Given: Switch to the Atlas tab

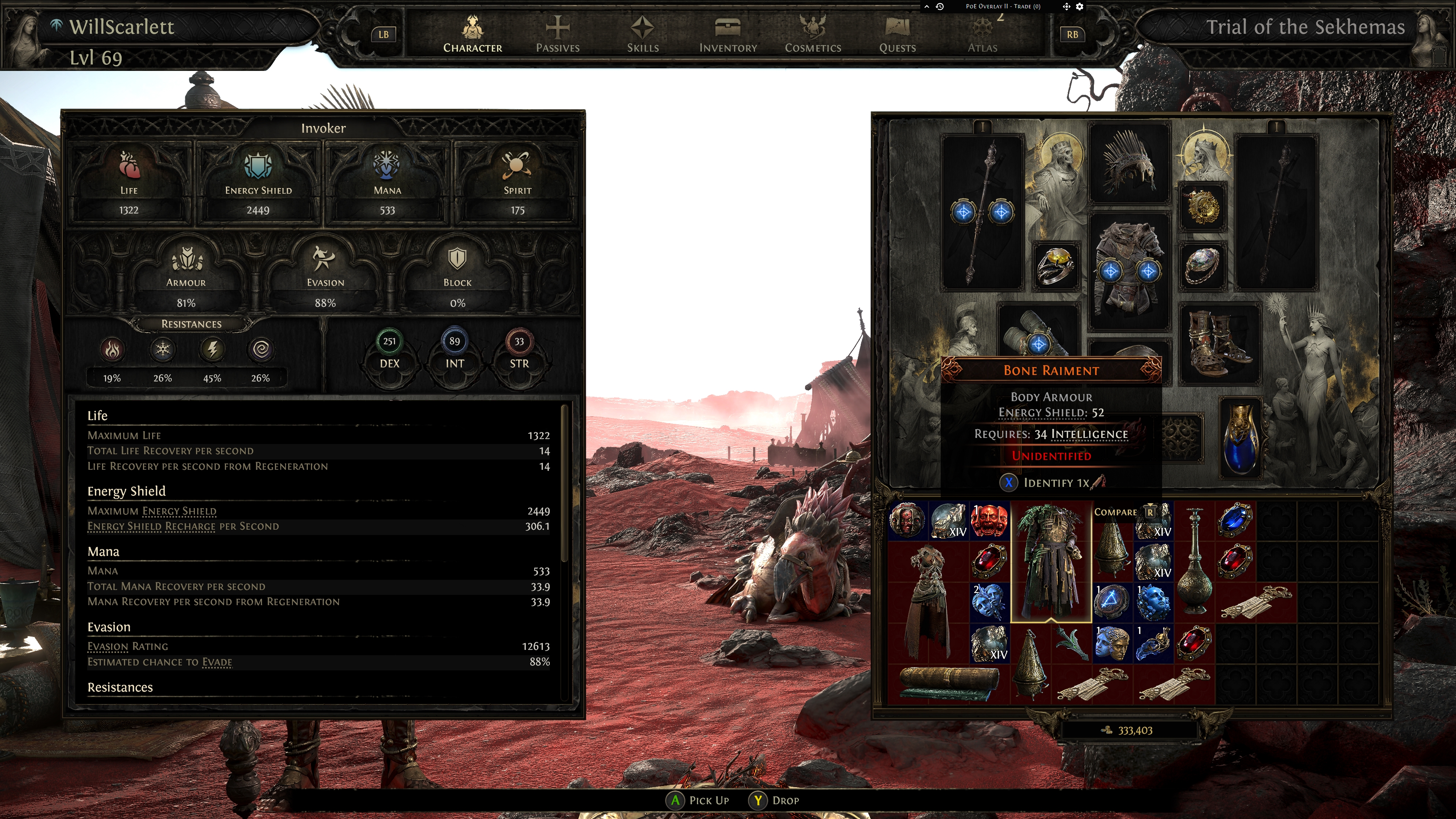Looking at the screenshot, I should pyautogui.click(x=982, y=34).
